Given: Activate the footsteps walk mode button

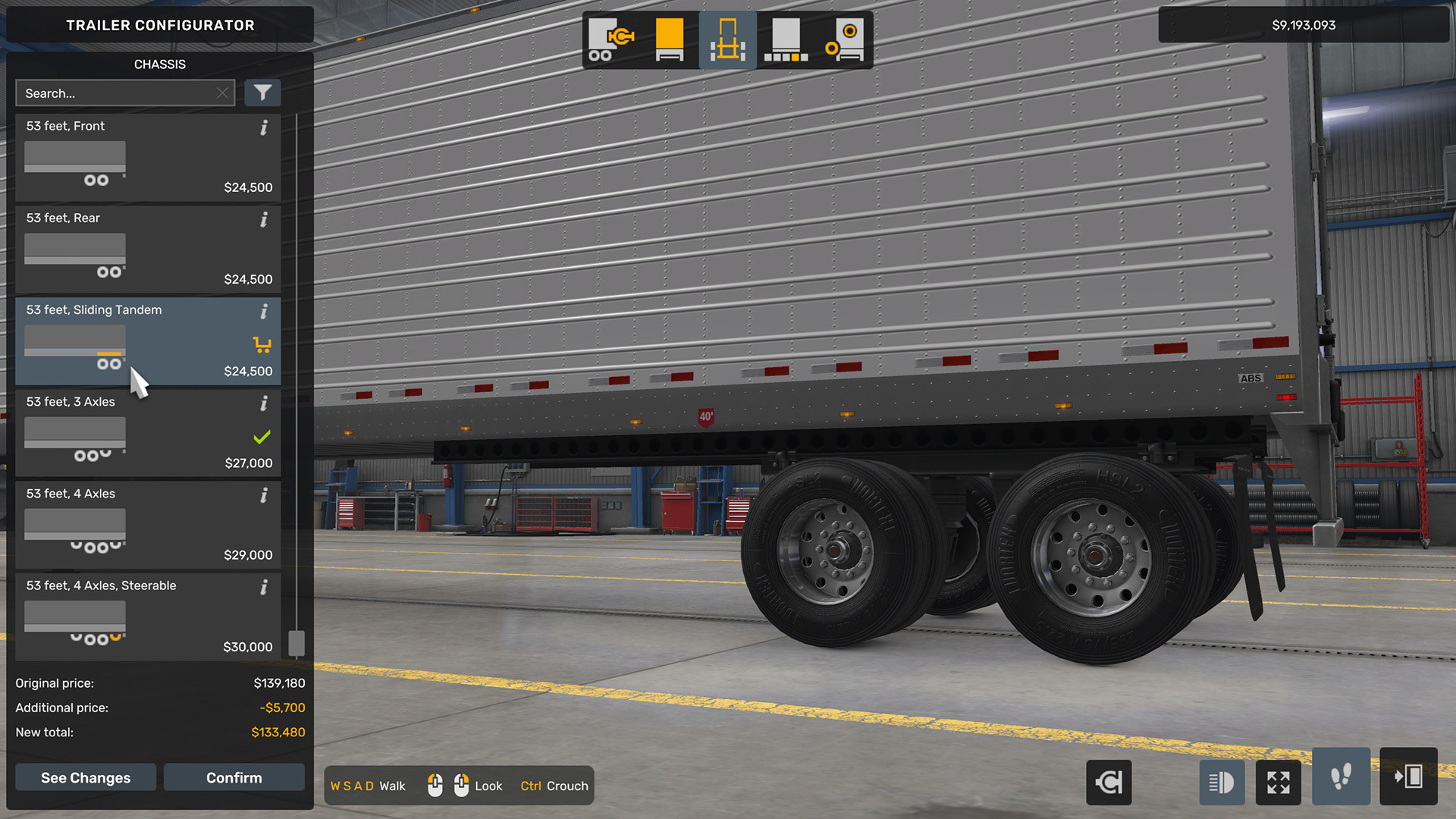Looking at the screenshot, I should pyautogui.click(x=1341, y=777).
